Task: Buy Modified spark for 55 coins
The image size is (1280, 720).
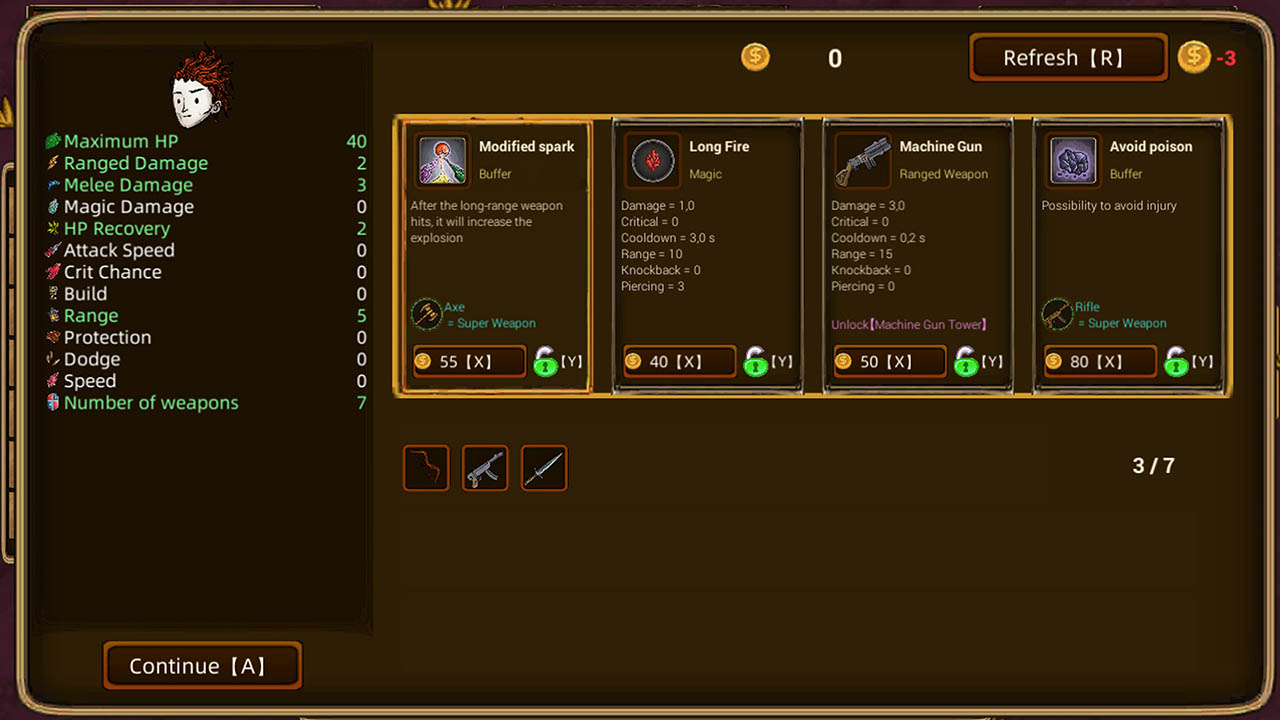Action: click(x=468, y=361)
